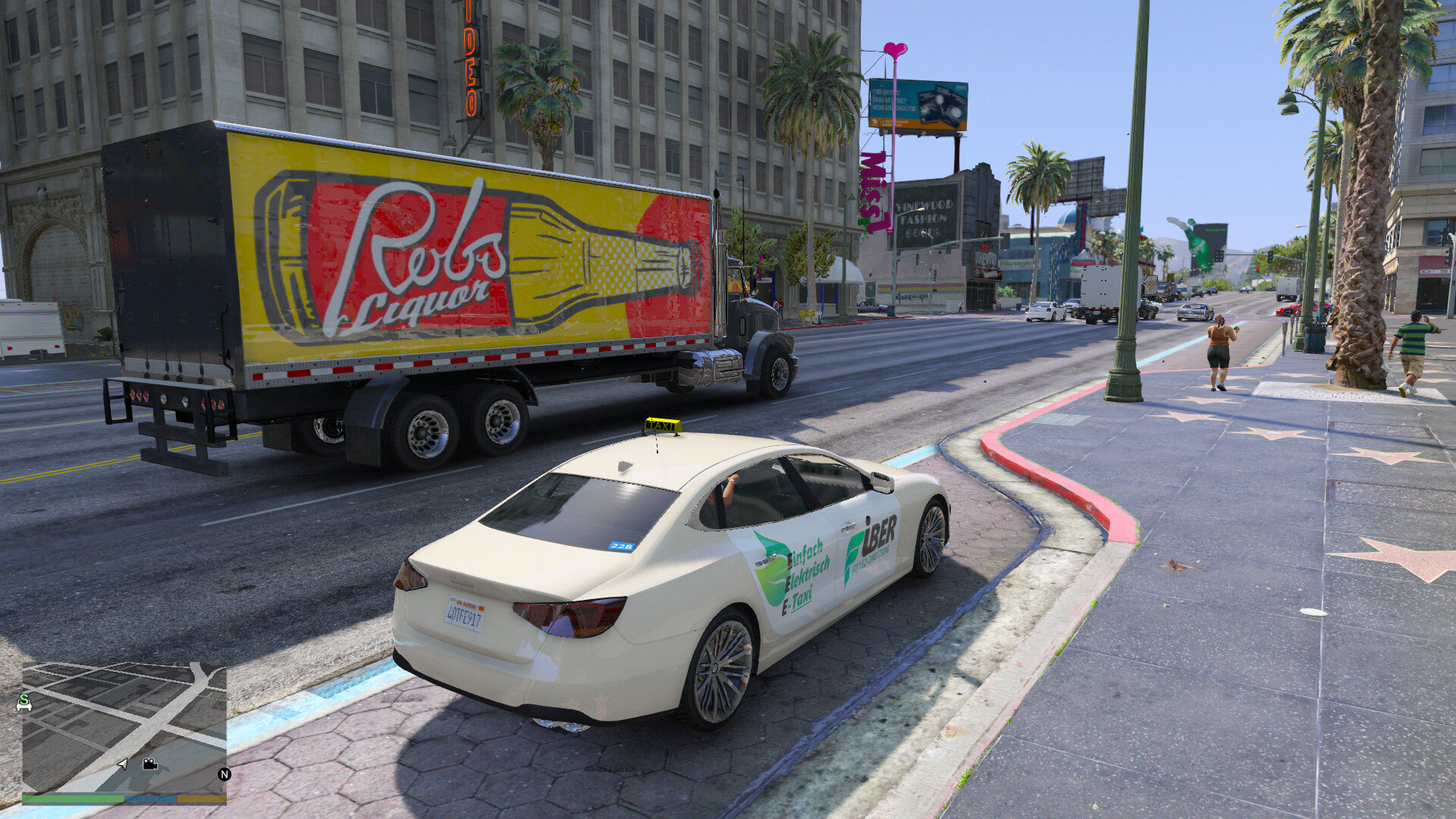1456x819 pixels.
Task: Select the white player arrow on minimap
Action: (x=123, y=764)
